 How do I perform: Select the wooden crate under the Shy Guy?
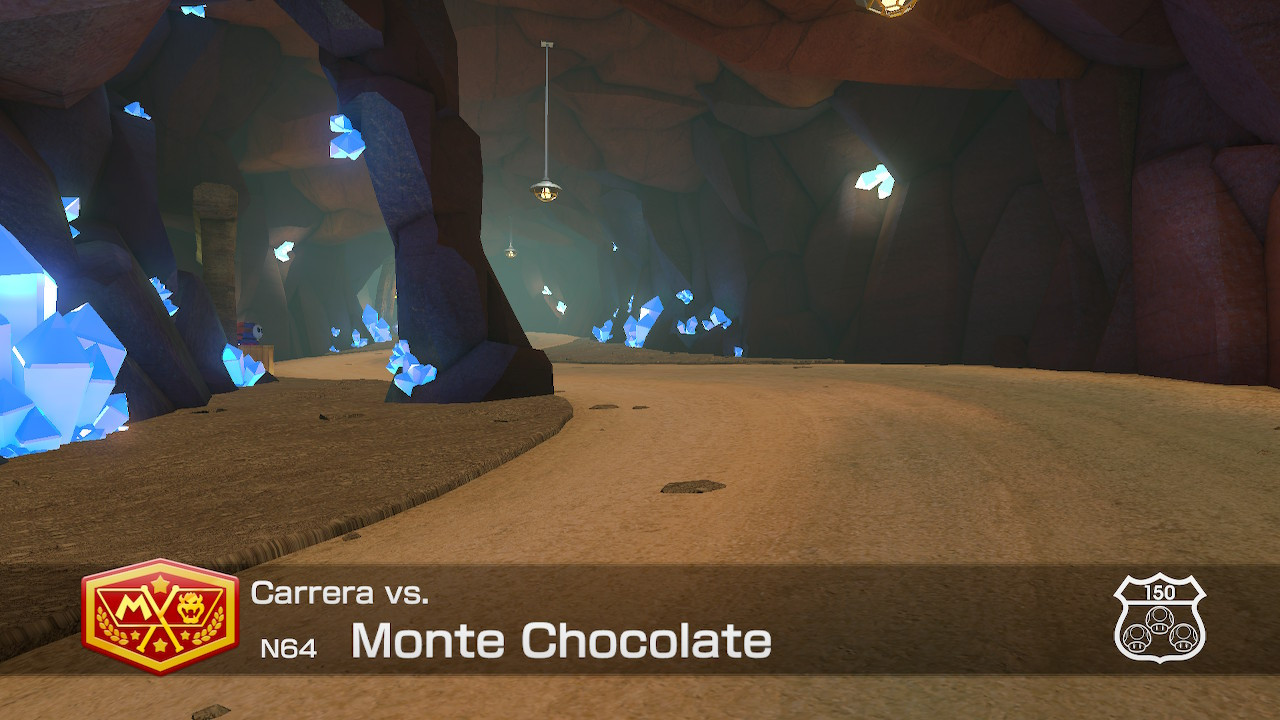pos(258,352)
